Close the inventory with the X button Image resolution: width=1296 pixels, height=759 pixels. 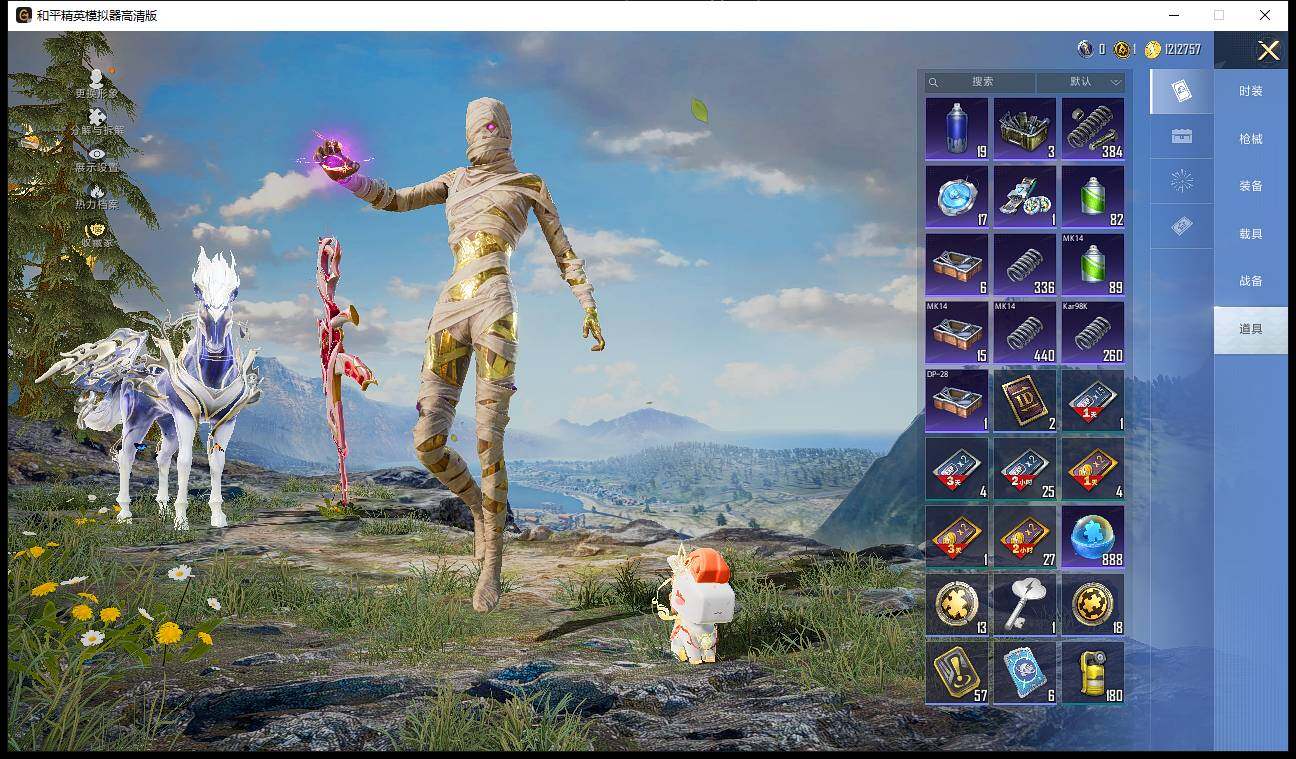1268,51
